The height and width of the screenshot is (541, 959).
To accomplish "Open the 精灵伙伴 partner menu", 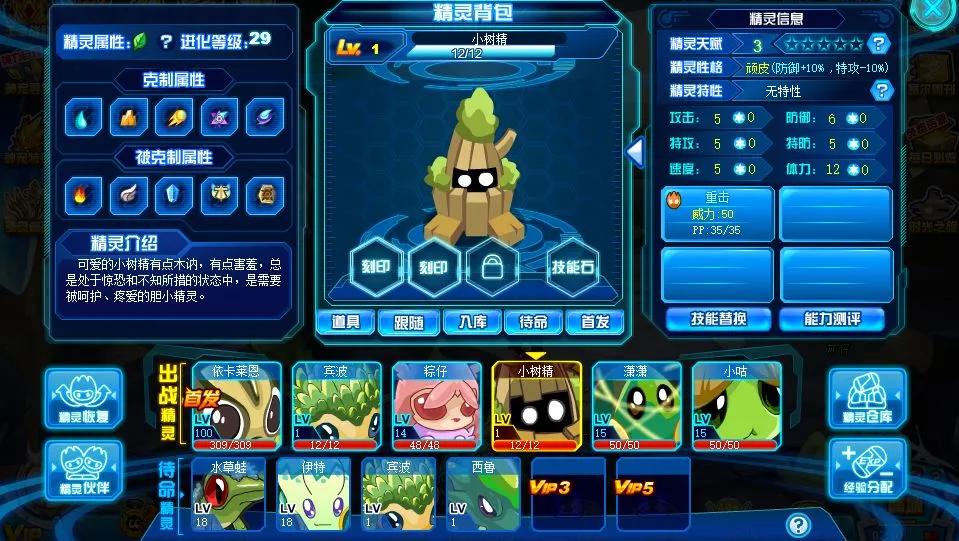I will [x=83, y=471].
